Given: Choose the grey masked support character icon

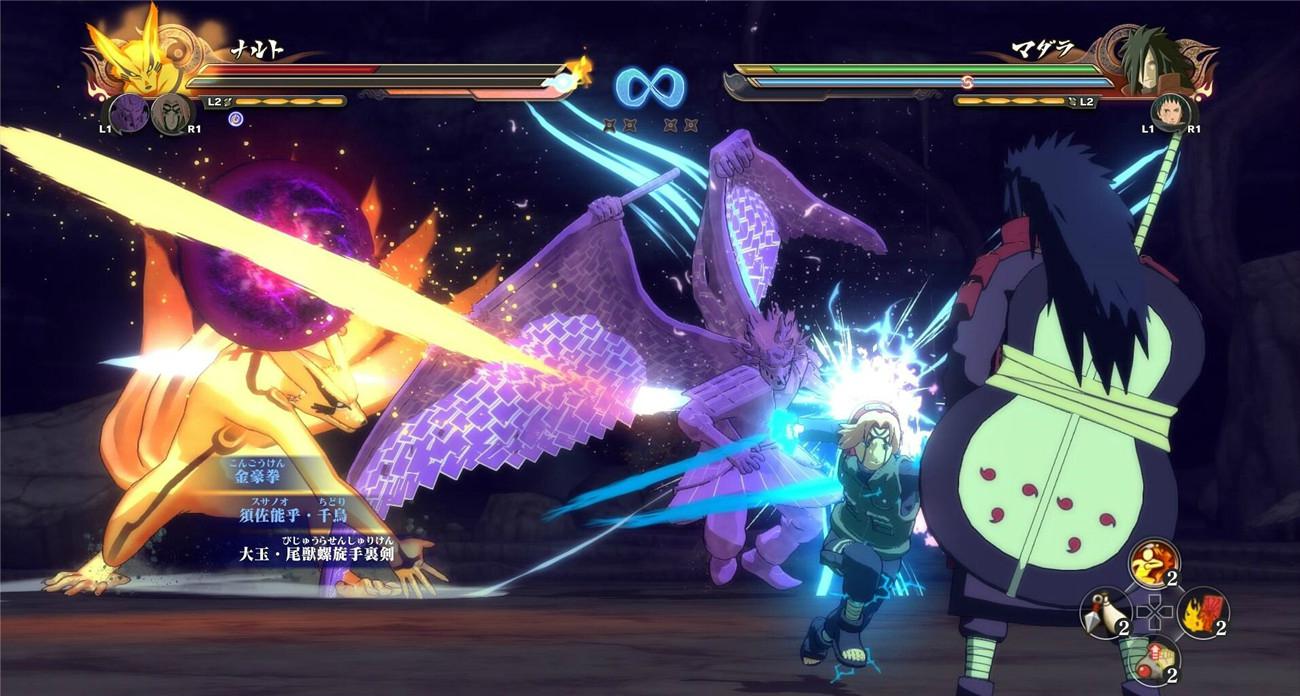Looking at the screenshot, I should pyautogui.click(x=169, y=113).
